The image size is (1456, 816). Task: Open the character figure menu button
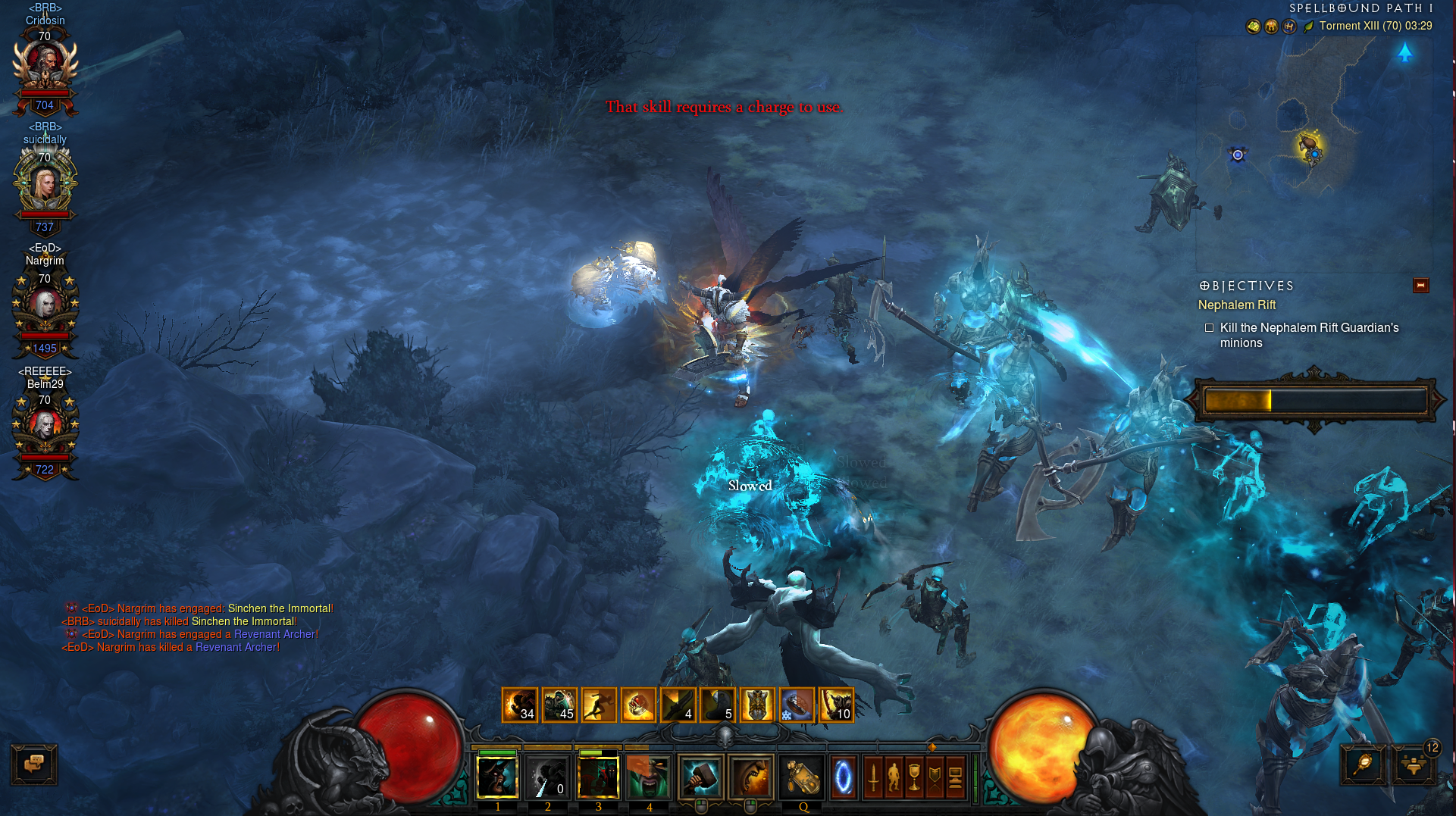(x=894, y=777)
